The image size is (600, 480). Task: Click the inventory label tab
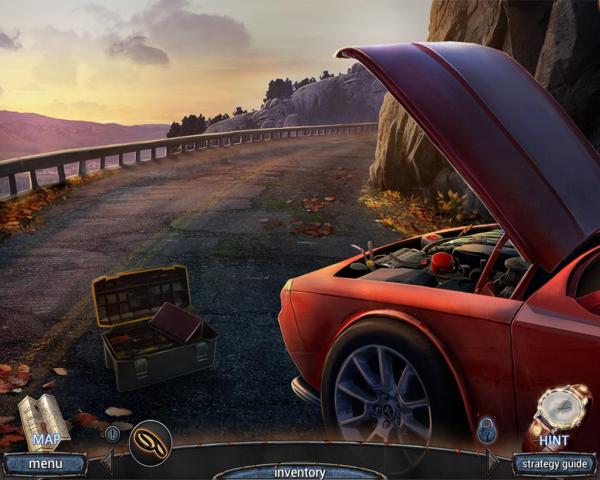(x=299, y=472)
